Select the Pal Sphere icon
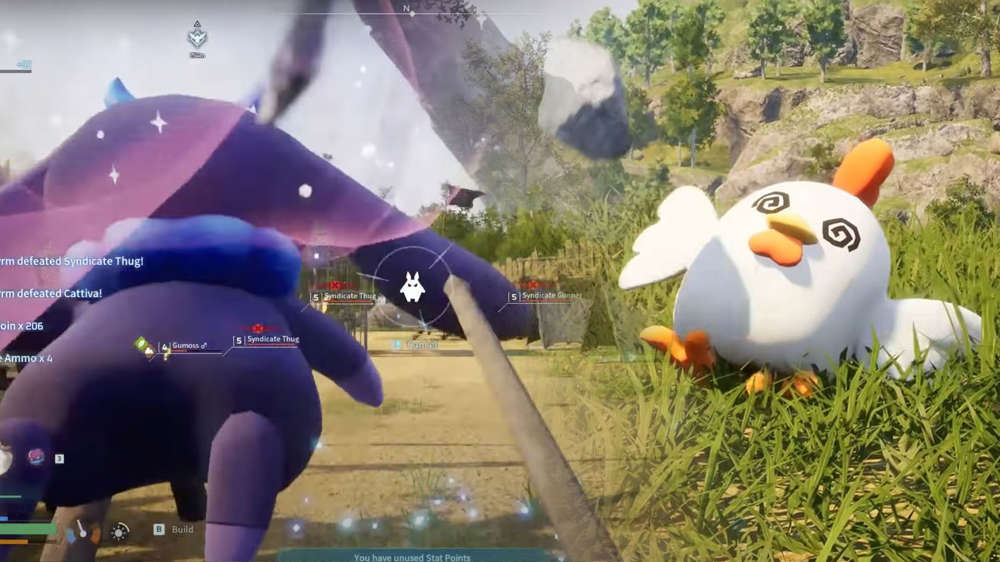Image resolution: width=1000 pixels, height=562 pixels. (36, 456)
